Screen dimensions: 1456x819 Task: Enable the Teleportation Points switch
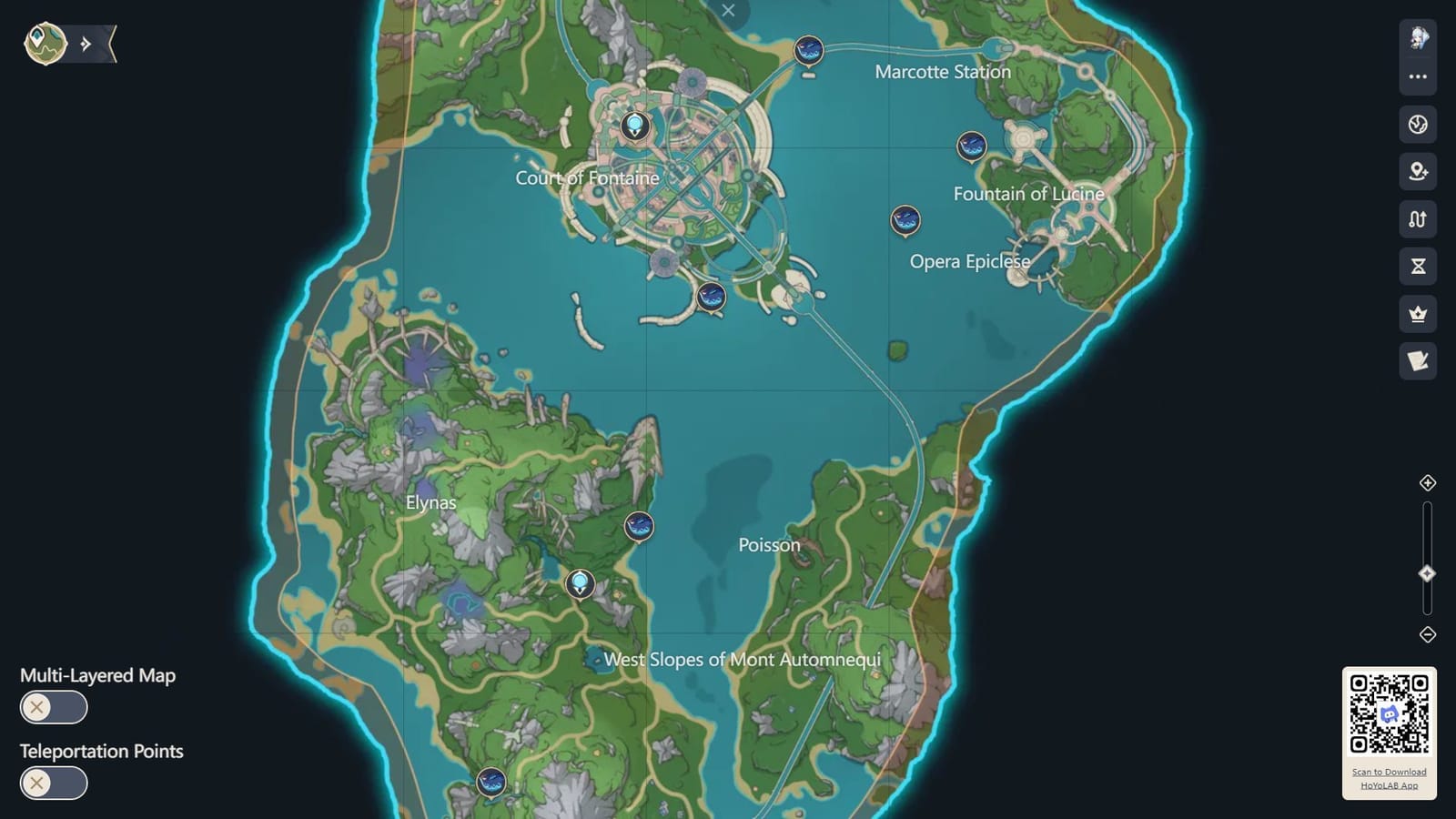[53, 783]
